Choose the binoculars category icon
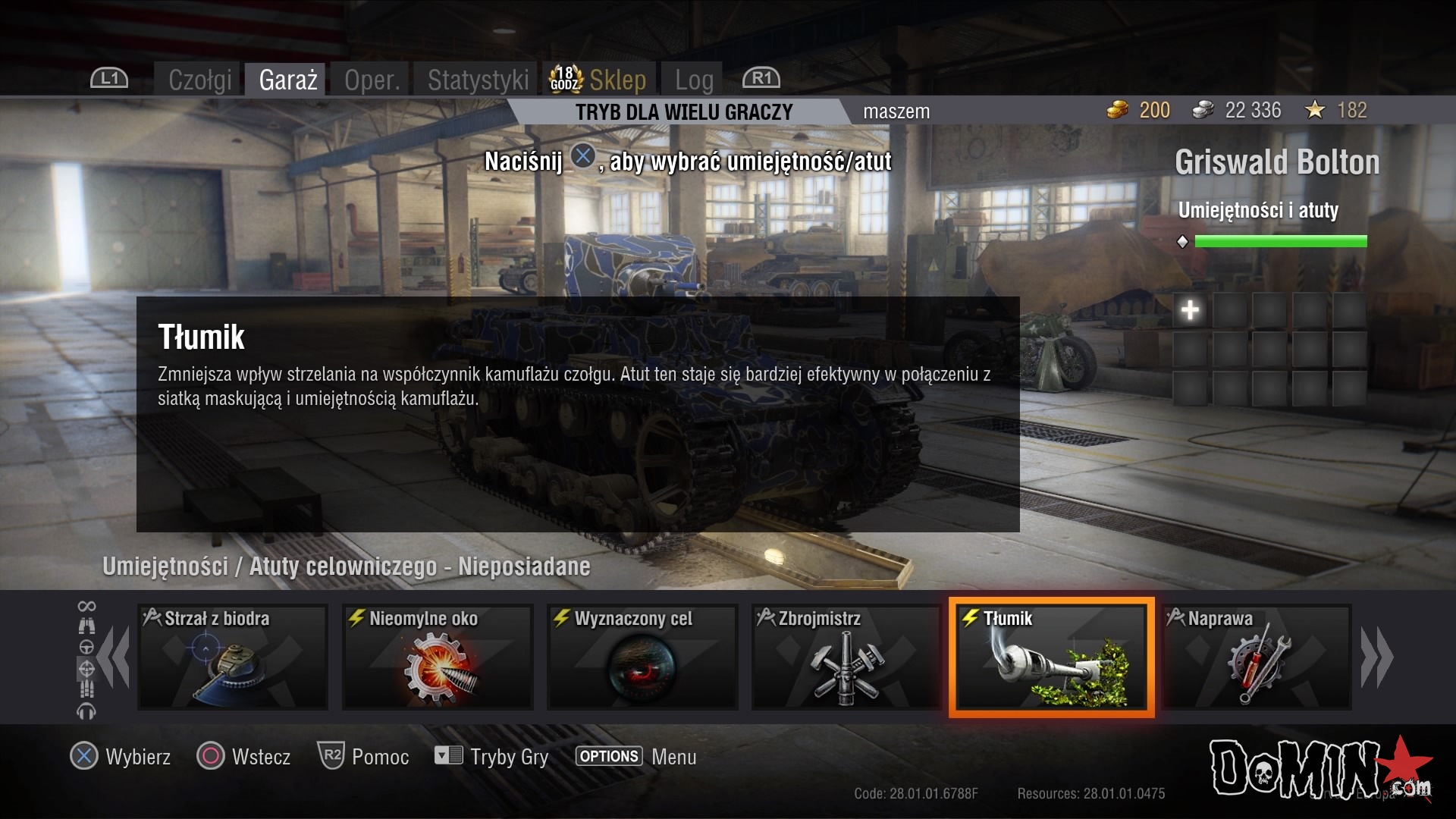The image size is (1456, 819). (86, 626)
